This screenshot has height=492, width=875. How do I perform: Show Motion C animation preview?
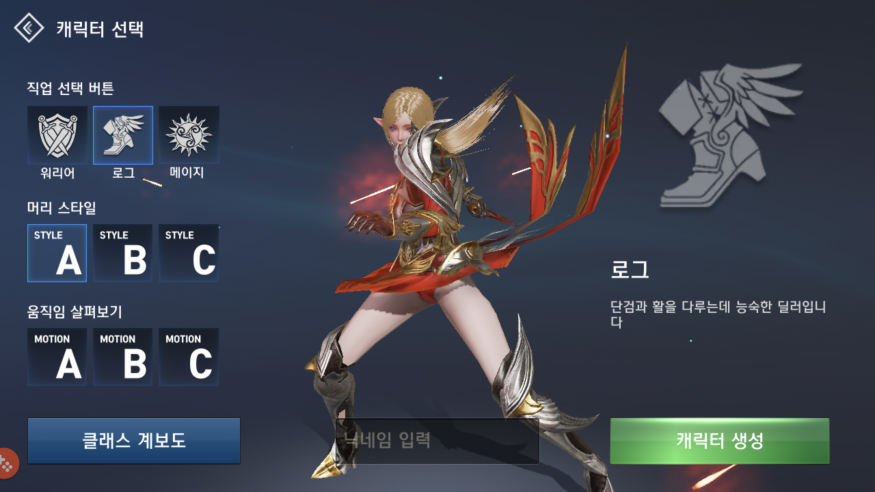coord(188,357)
